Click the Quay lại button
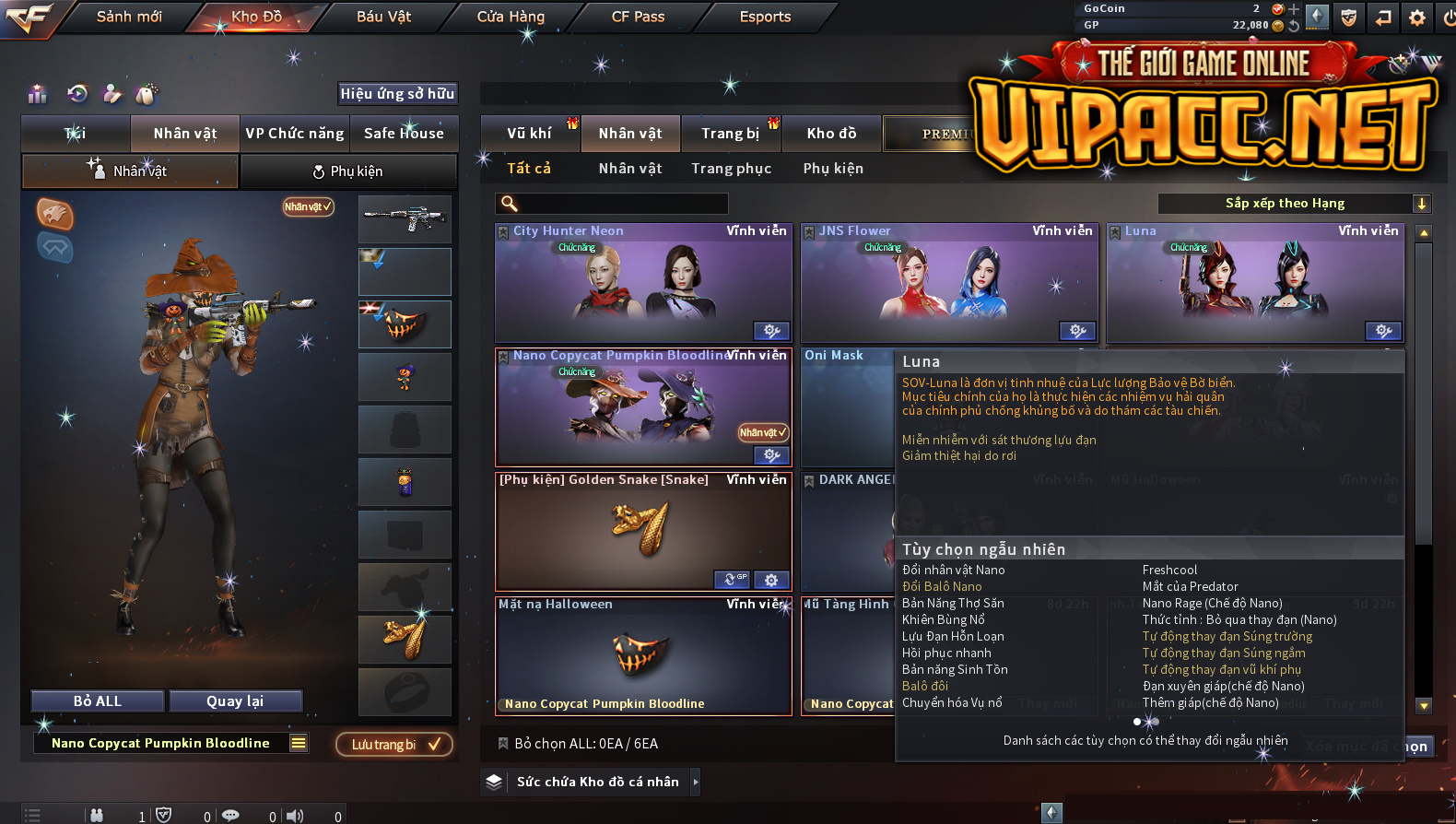Viewport: 1456px width, 824px height. click(x=235, y=701)
